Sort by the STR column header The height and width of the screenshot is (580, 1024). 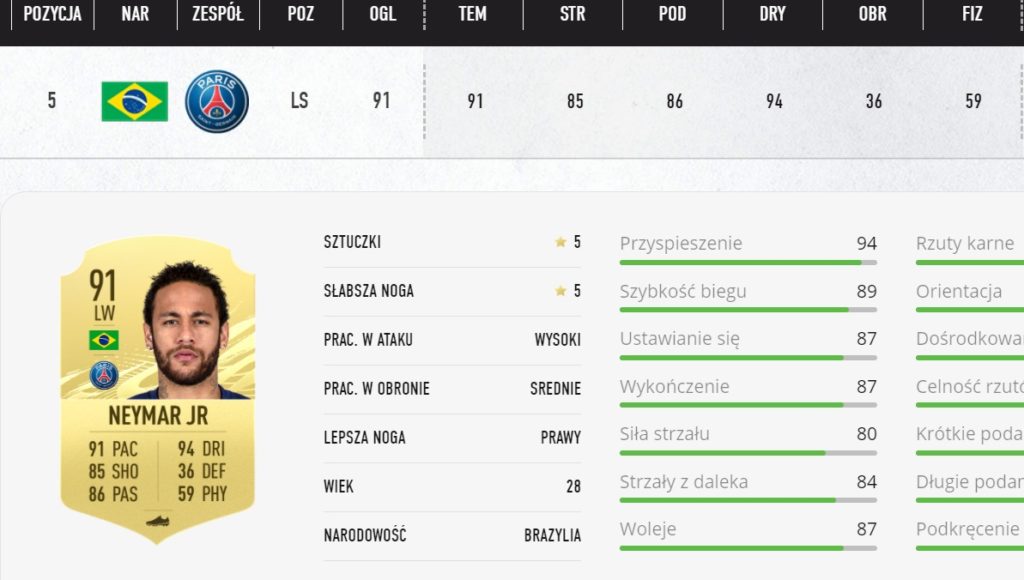tap(573, 14)
